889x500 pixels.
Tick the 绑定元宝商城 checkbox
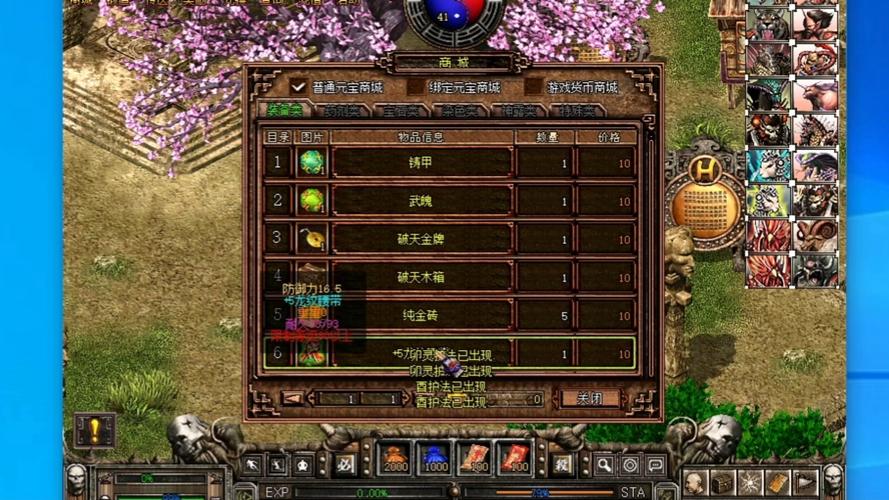pyautogui.click(x=415, y=87)
